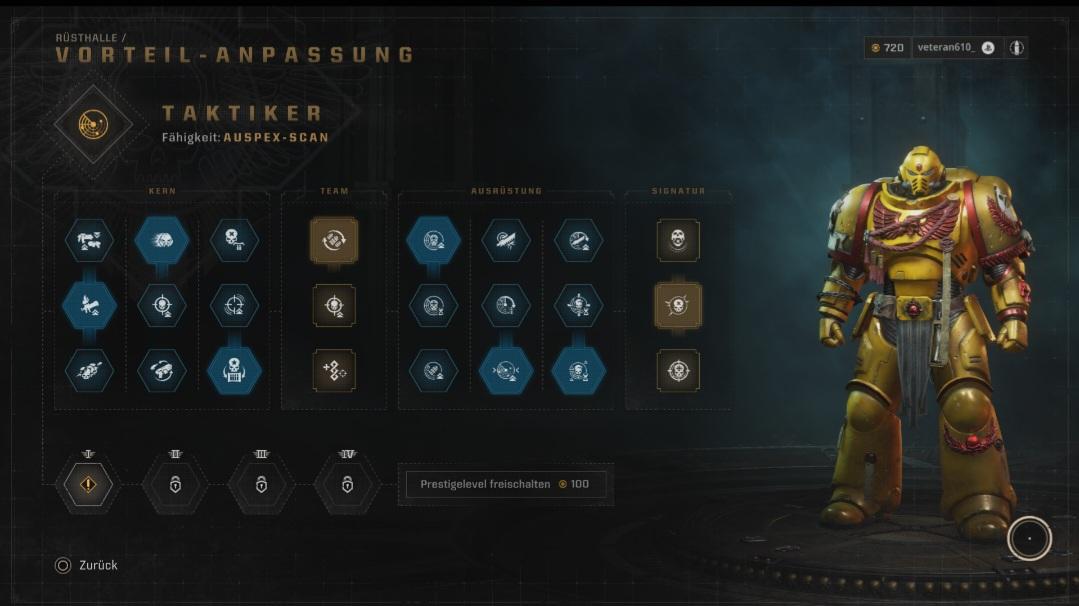Open the veteran610_ player profile

(956, 48)
